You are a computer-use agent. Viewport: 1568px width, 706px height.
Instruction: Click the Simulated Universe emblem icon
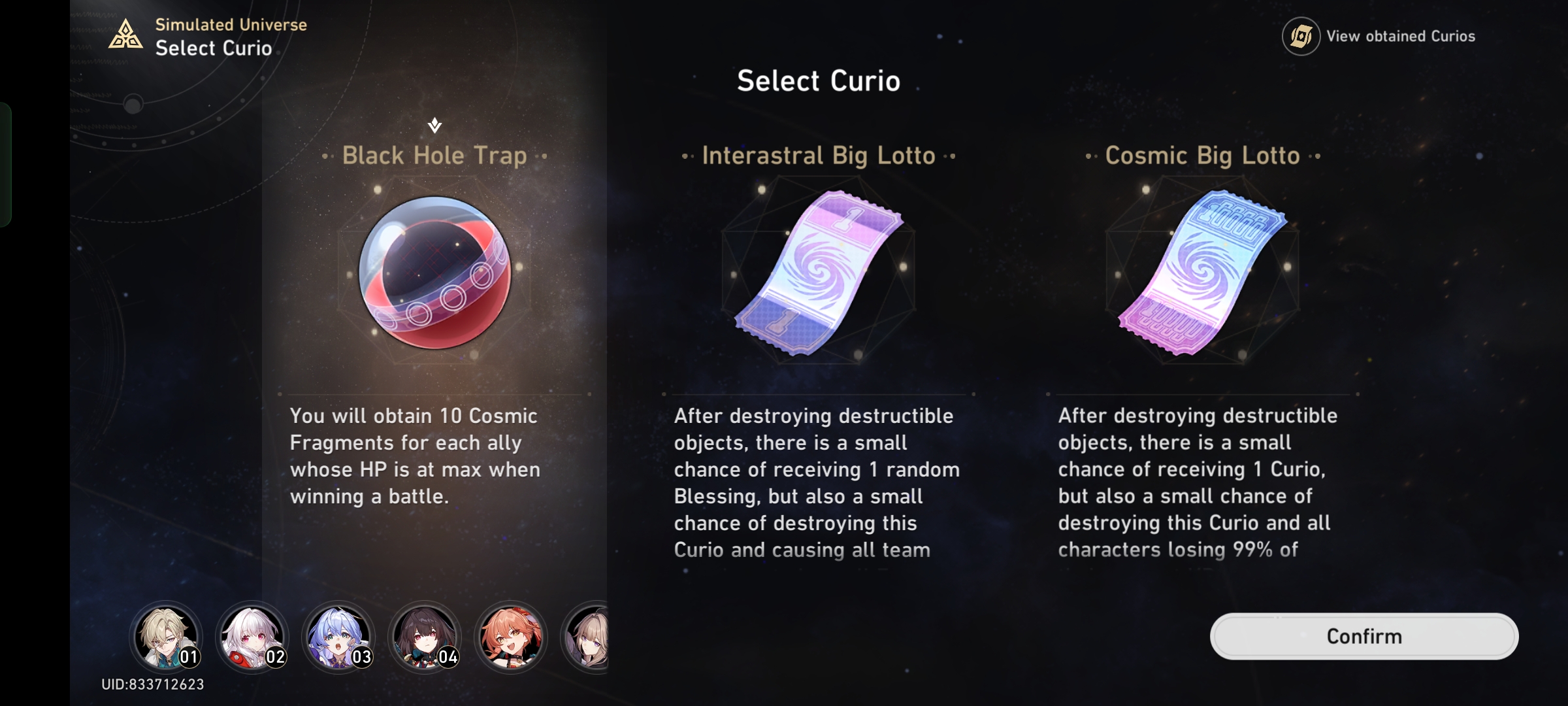coord(124,35)
